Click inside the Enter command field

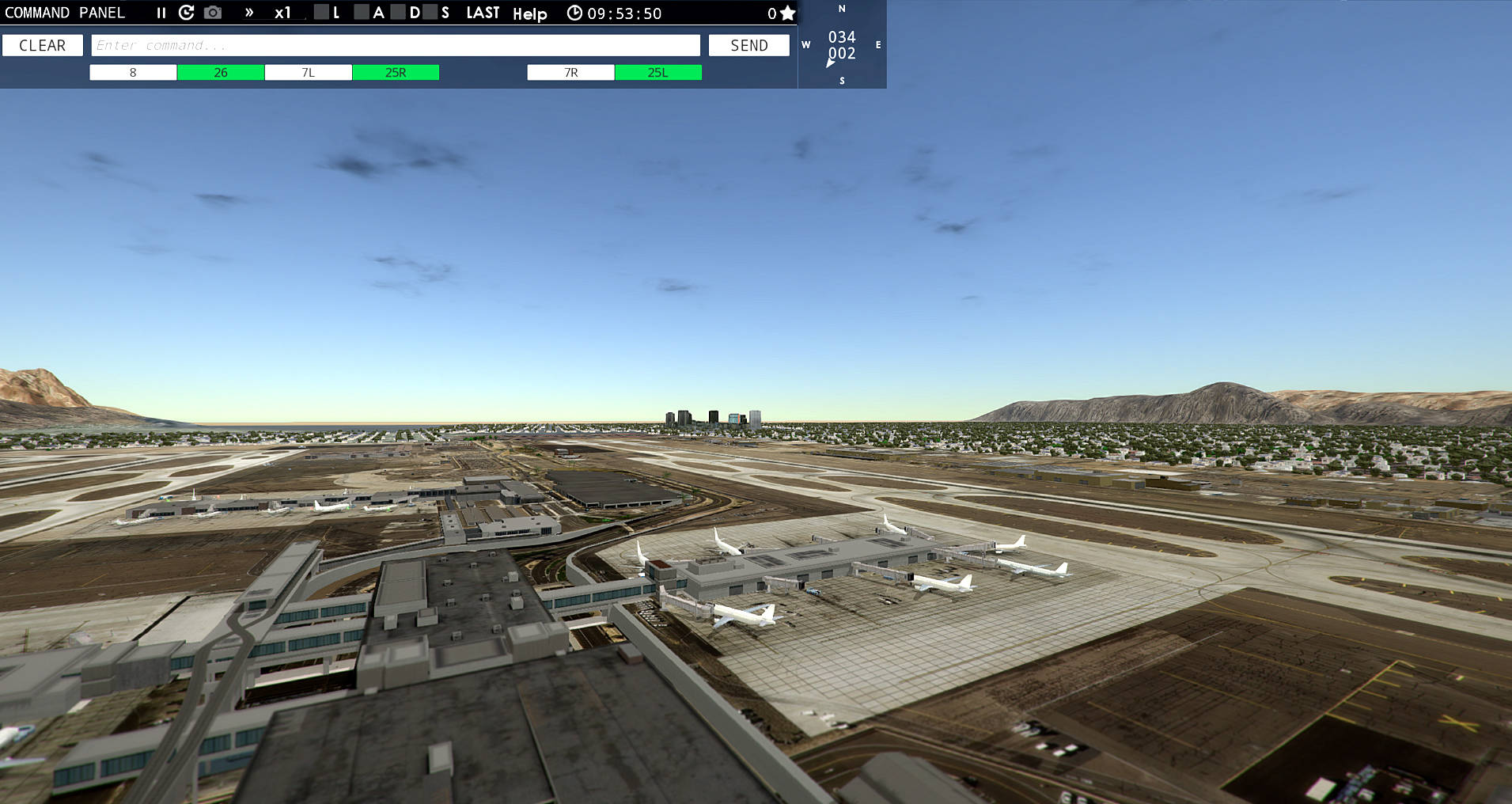394,45
